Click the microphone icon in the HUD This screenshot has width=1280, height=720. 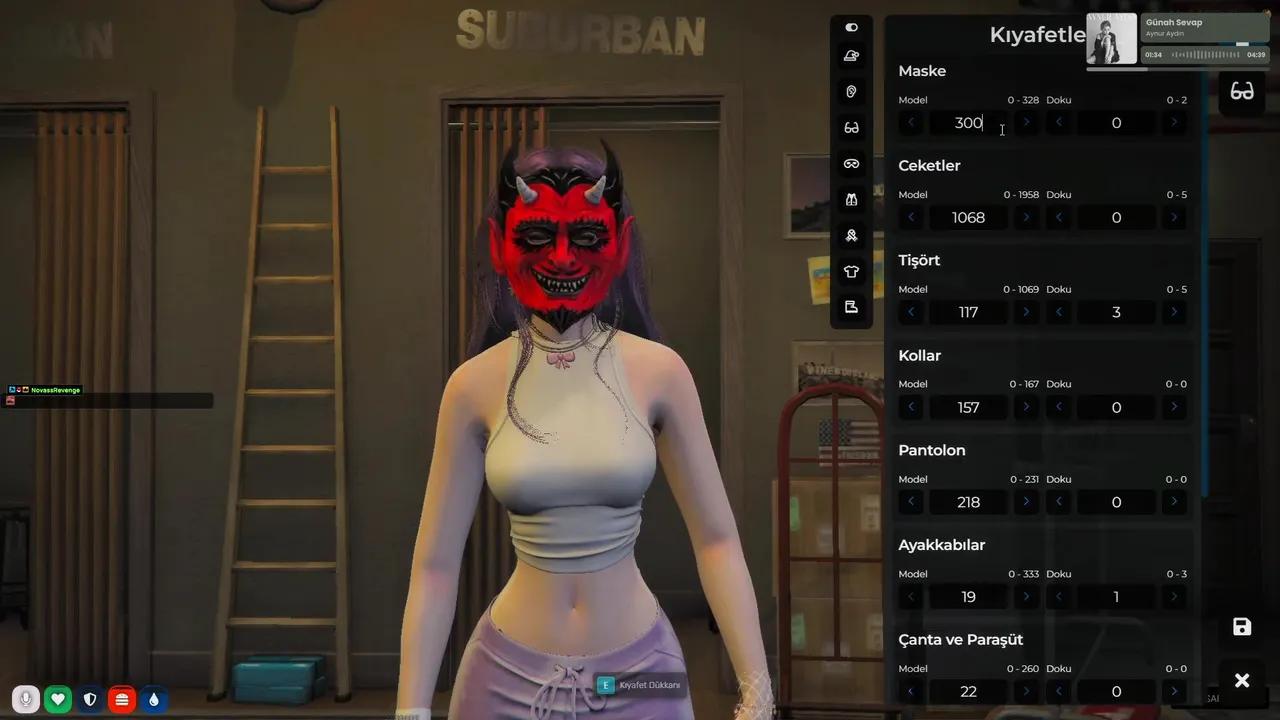click(25, 699)
